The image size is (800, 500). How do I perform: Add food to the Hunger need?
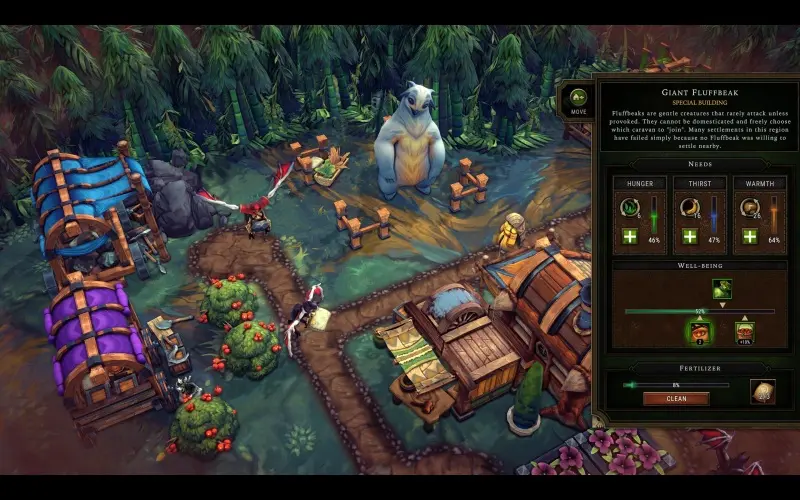(x=629, y=236)
